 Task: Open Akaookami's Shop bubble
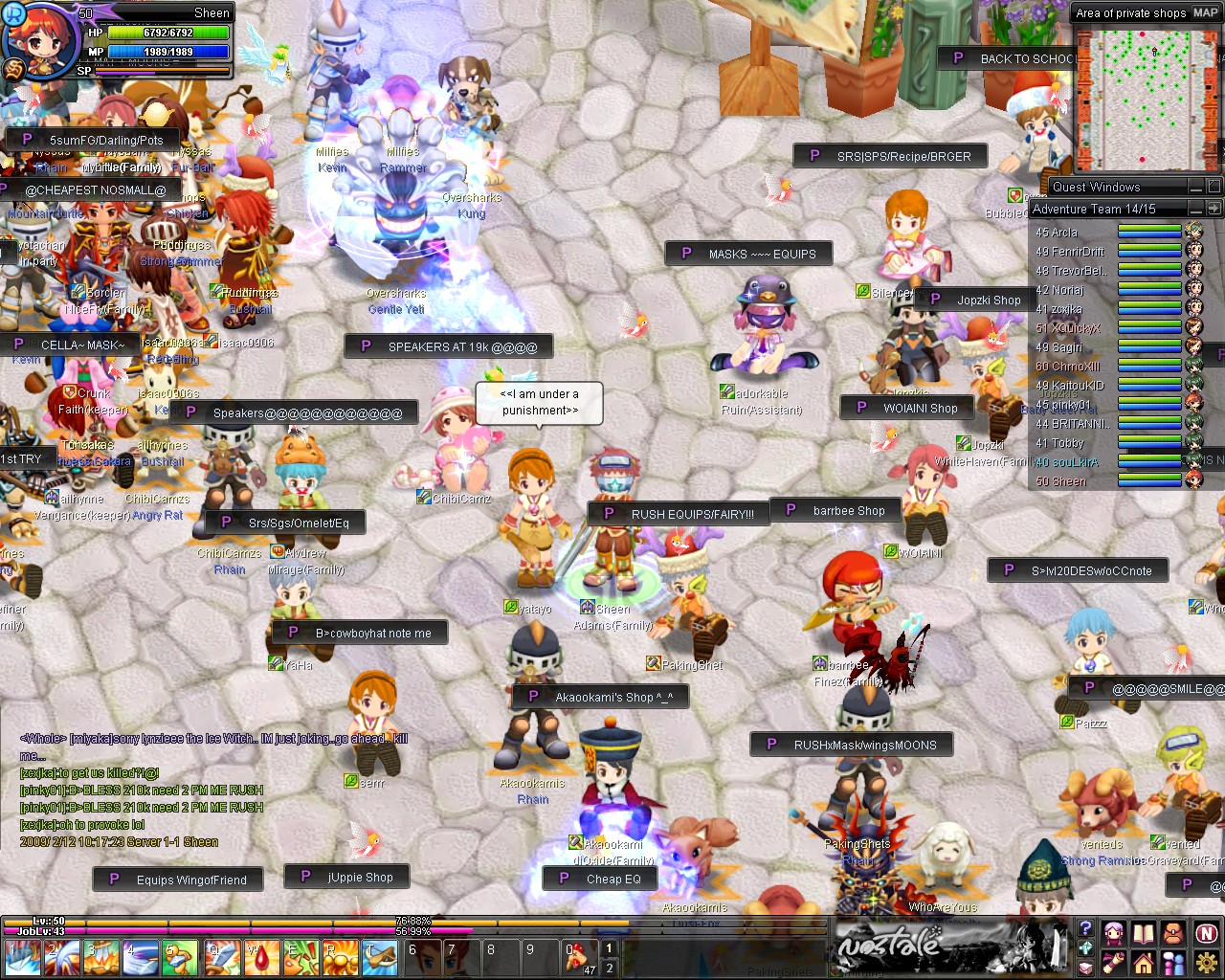(x=605, y=696)
